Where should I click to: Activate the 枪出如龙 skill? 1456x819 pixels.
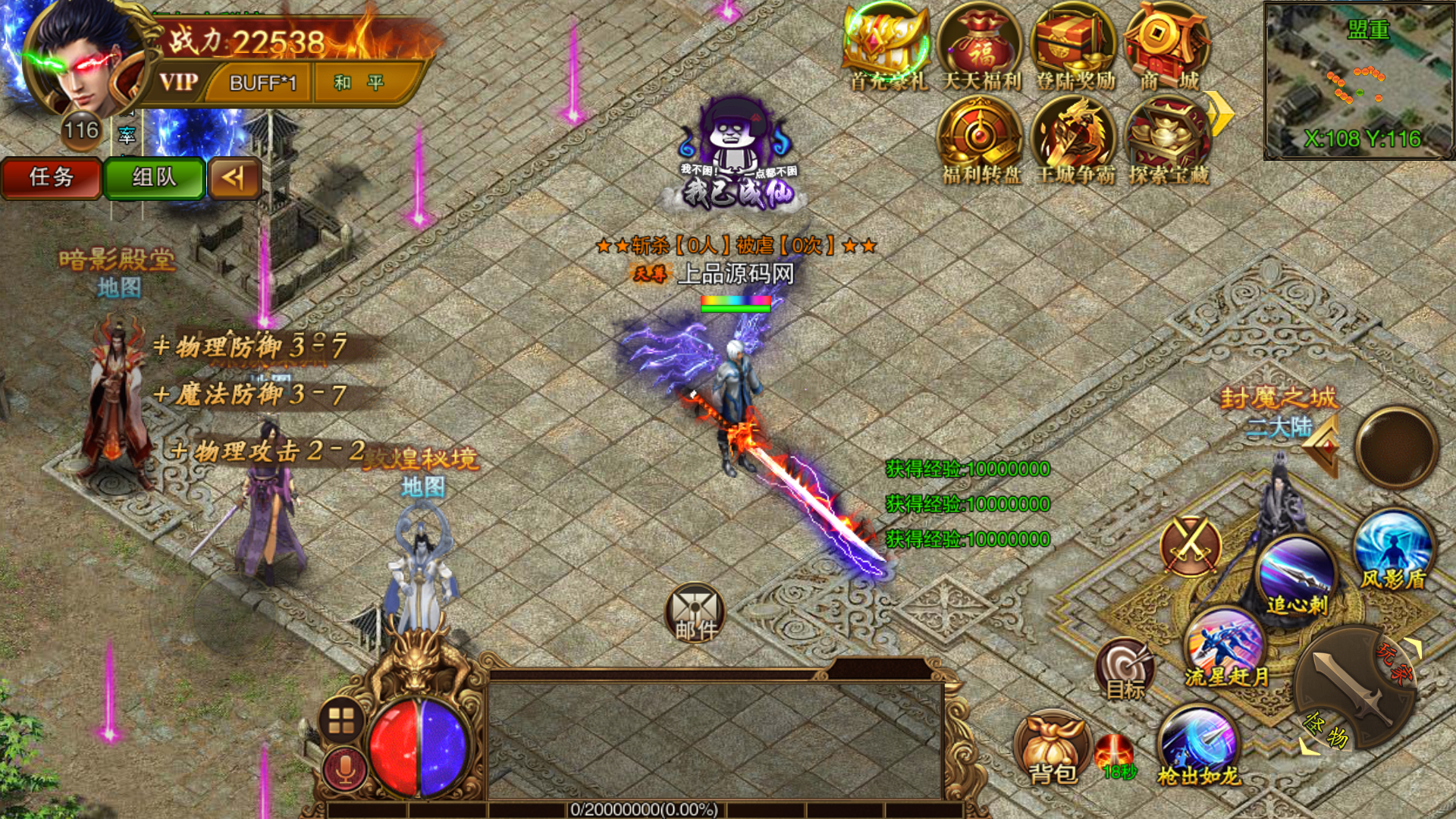(1198, 745)
